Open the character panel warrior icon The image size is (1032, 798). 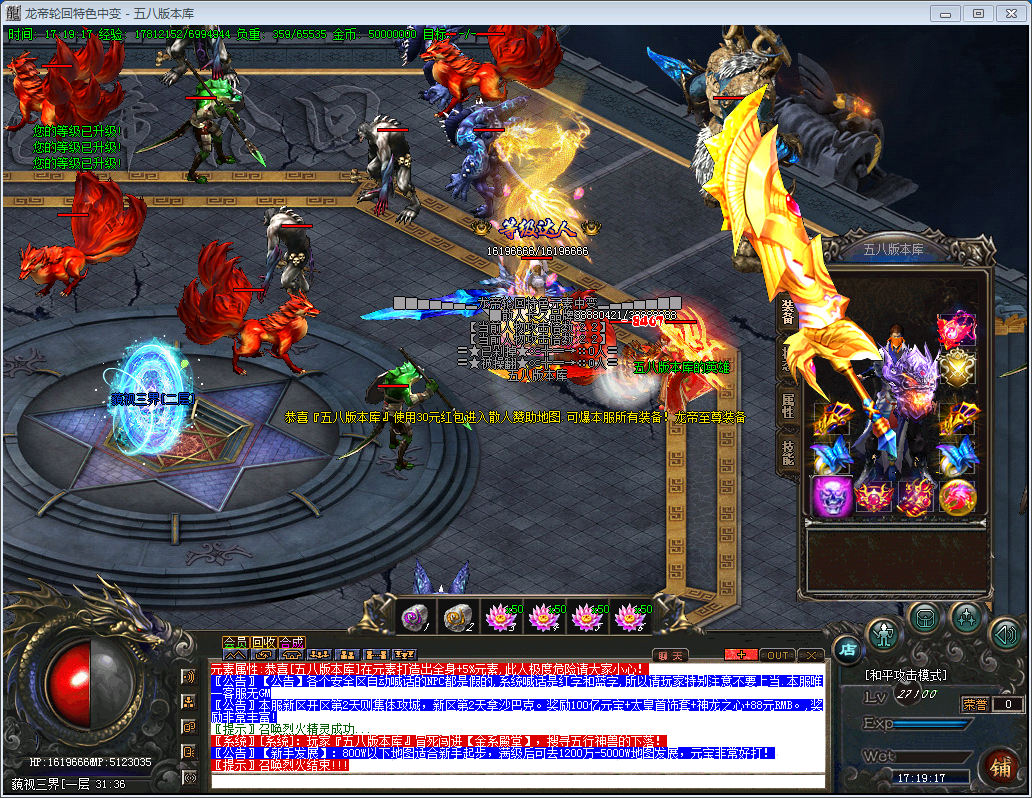pyautogui.click(x=885, y=634)
